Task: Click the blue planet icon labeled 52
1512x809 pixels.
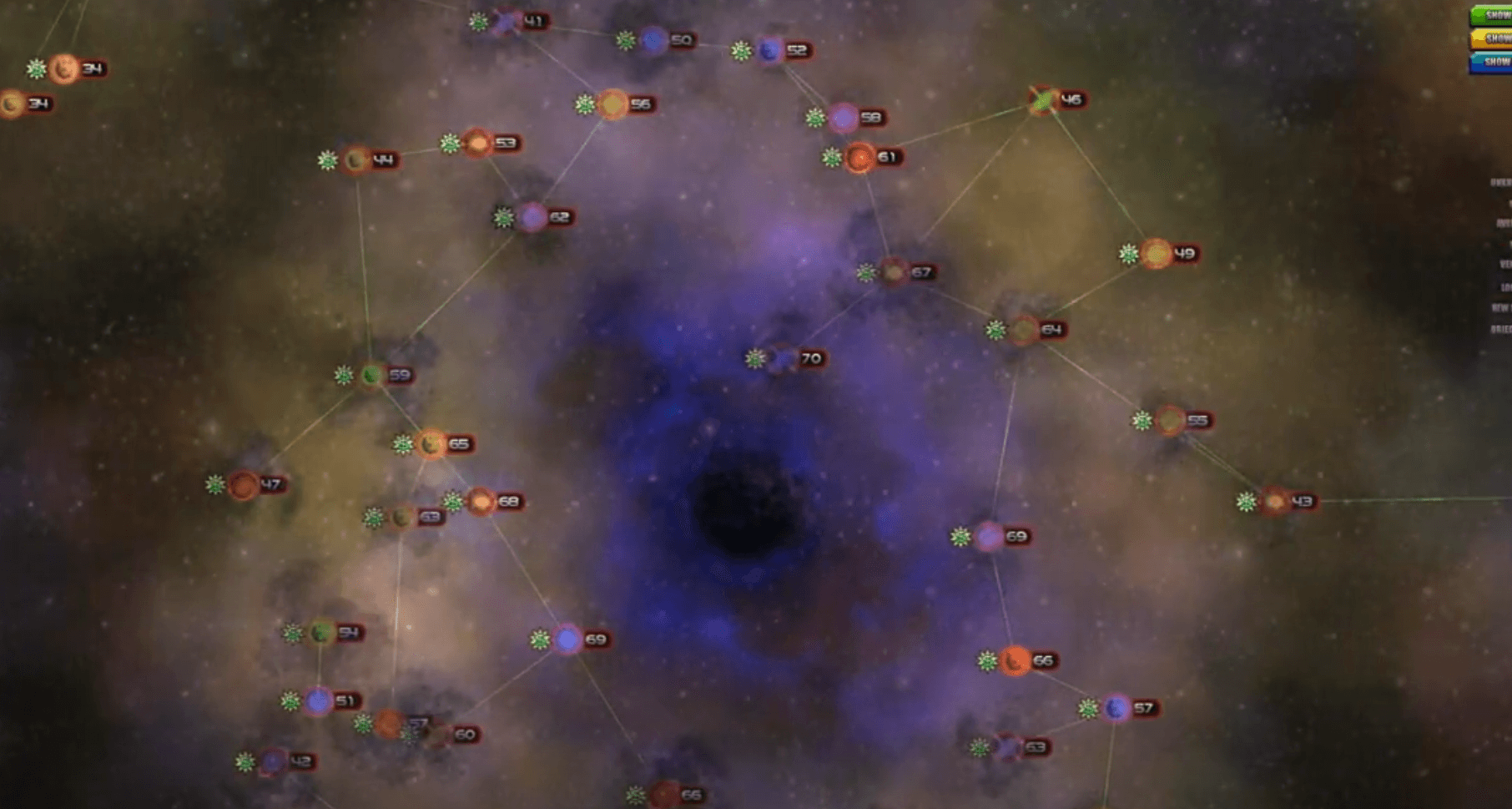Action: [768, 49]
